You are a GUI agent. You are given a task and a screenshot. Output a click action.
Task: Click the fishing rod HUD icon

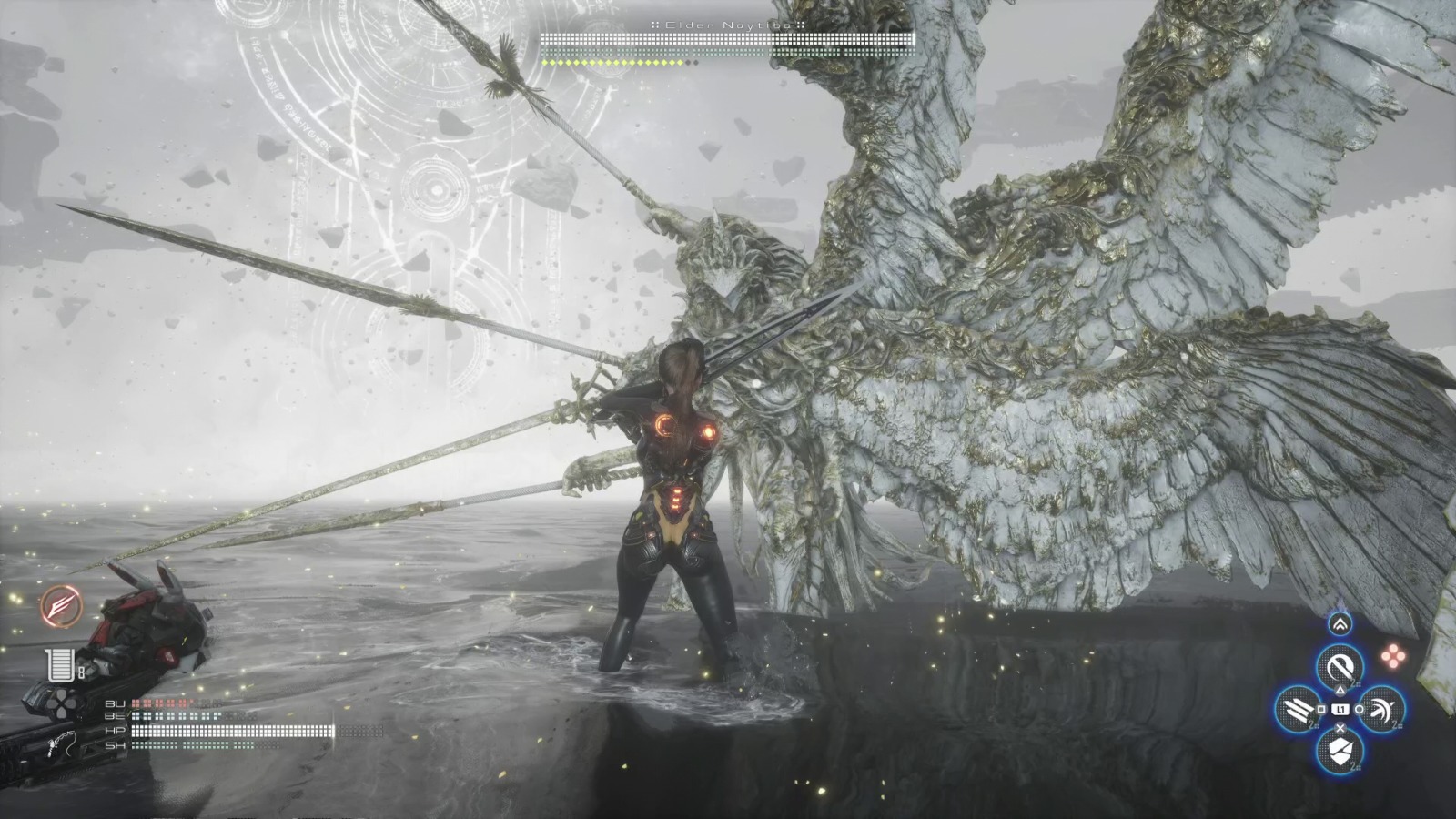point(59,743)
